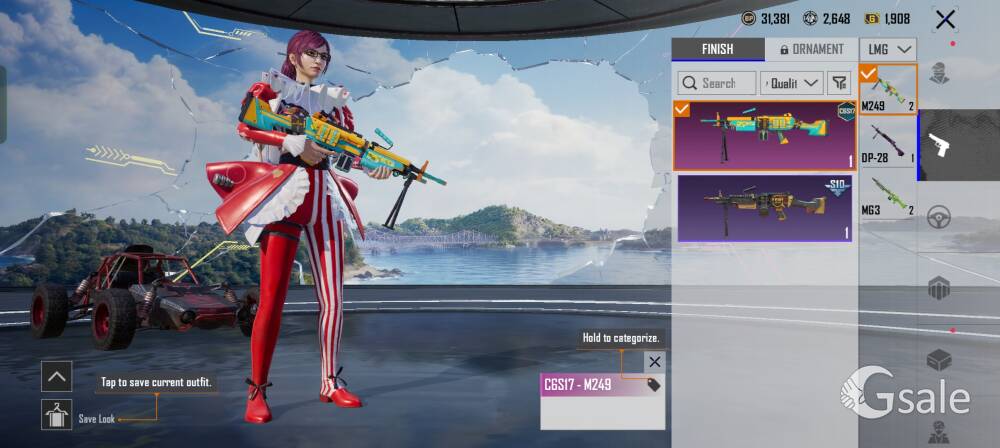Open the LMG weapon type dropdown
Image resolution: width=1000 pixels, height=448 pixels.
889,49
